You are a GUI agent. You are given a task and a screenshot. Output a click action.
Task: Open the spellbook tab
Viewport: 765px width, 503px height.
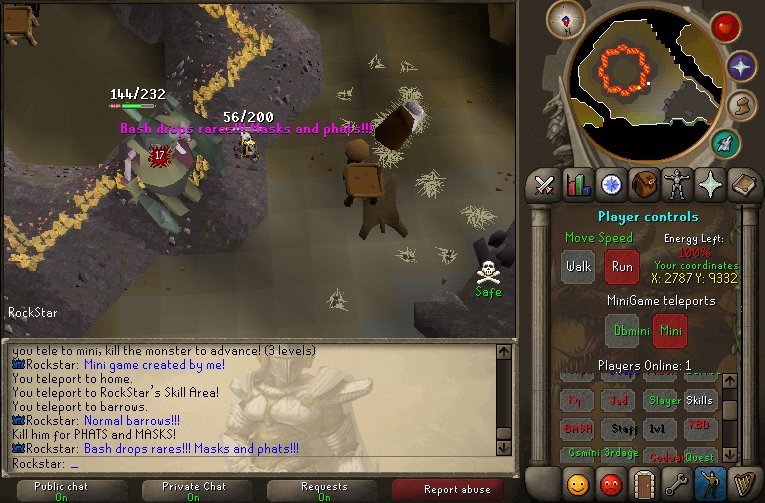click(743, 185)
